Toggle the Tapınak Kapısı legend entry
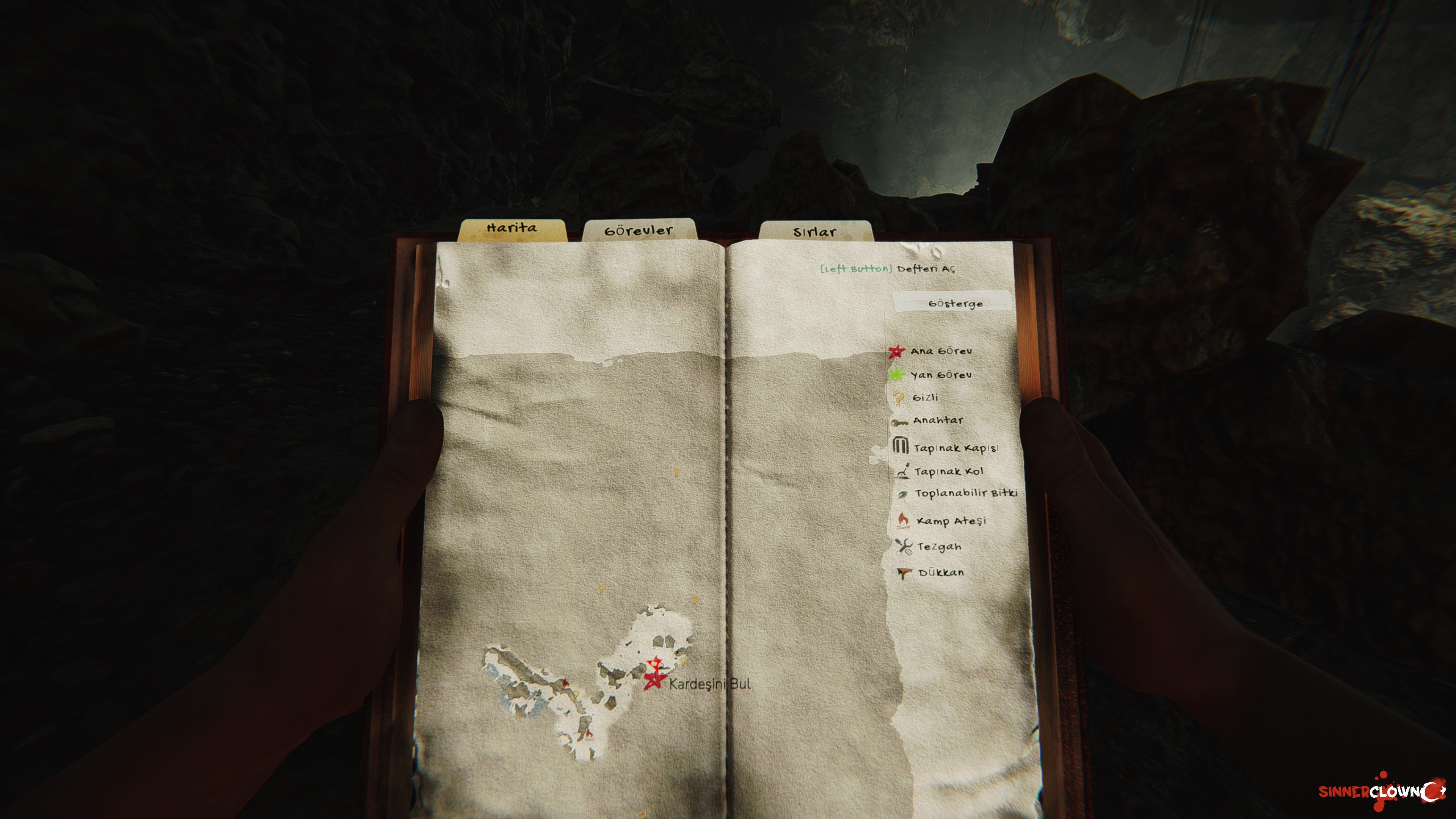Viewport: 1456px width, 819px height. click(x=955, y=448)
